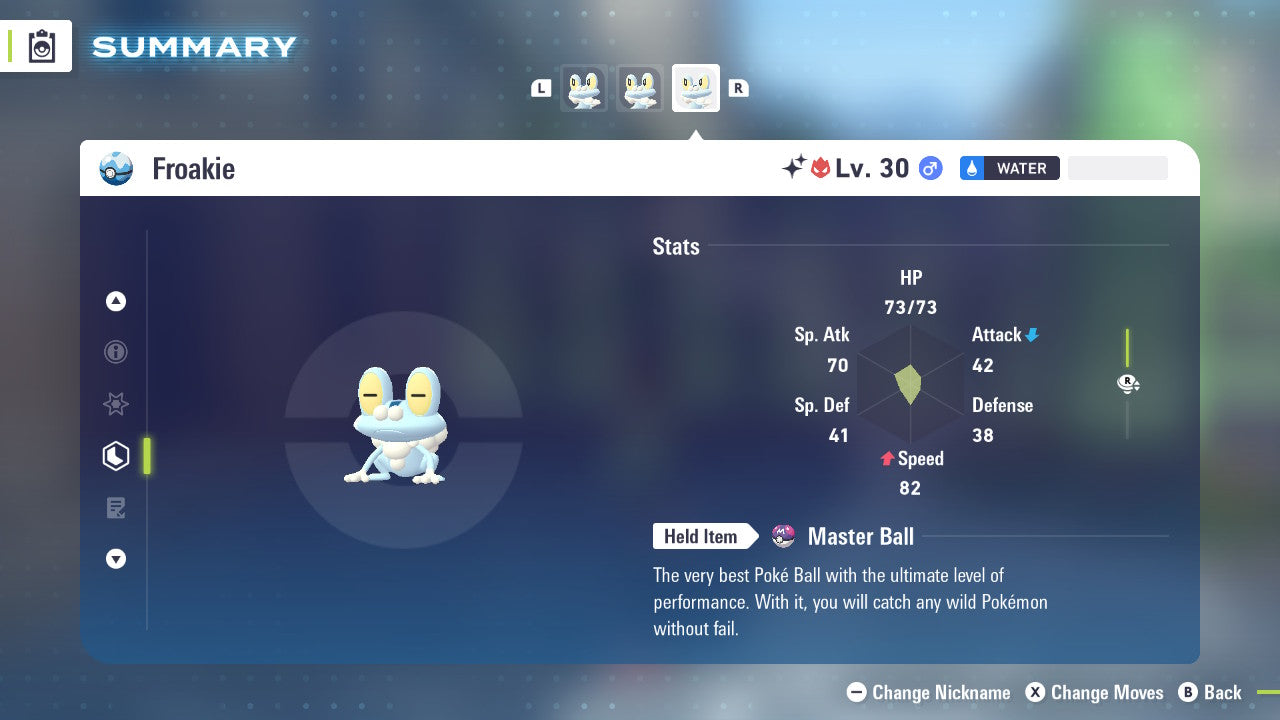Viewport: 1280px width, 720px height.
Task: Click the R stick rotate indicator
Action: (x=1128, y=383)
